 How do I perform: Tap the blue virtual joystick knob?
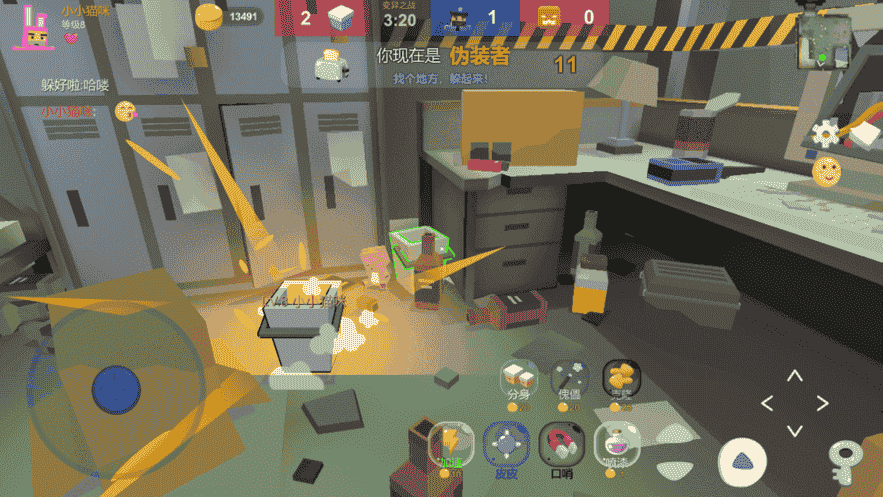pos(116,388)
